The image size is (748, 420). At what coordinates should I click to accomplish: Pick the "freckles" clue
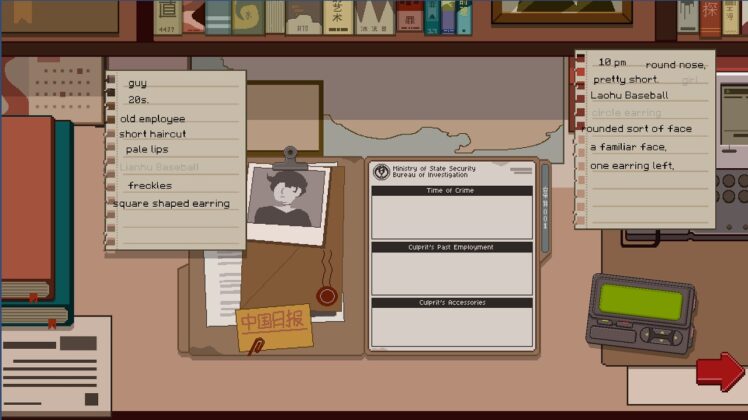coord(150,186)
